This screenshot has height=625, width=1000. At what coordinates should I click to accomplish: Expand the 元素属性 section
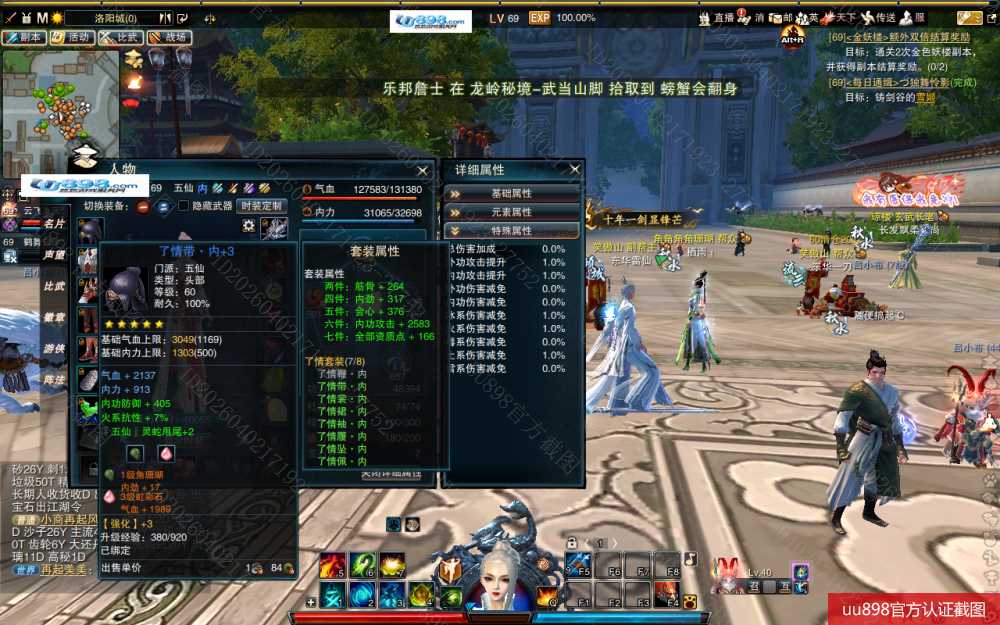pos(511,212)
